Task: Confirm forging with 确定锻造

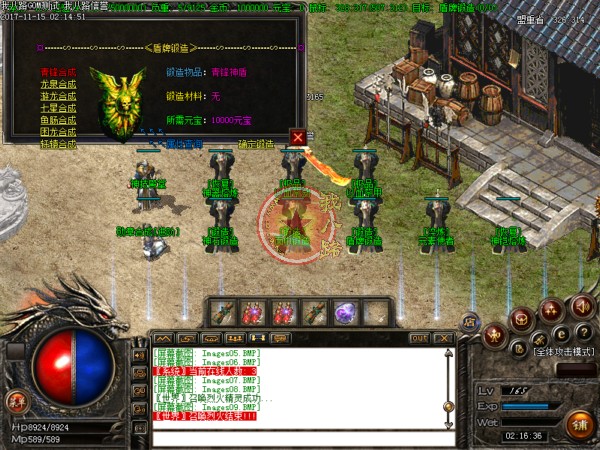Action: 255,144
